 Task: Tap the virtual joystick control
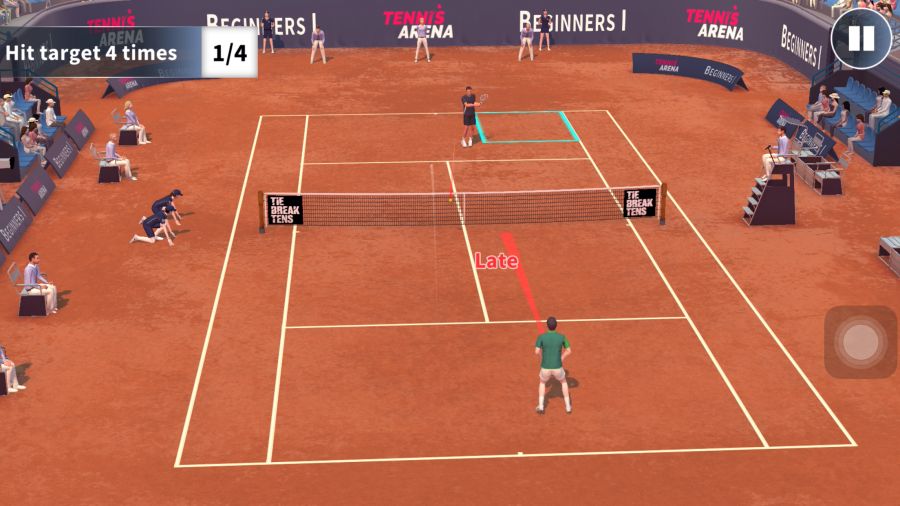(860, 342)
